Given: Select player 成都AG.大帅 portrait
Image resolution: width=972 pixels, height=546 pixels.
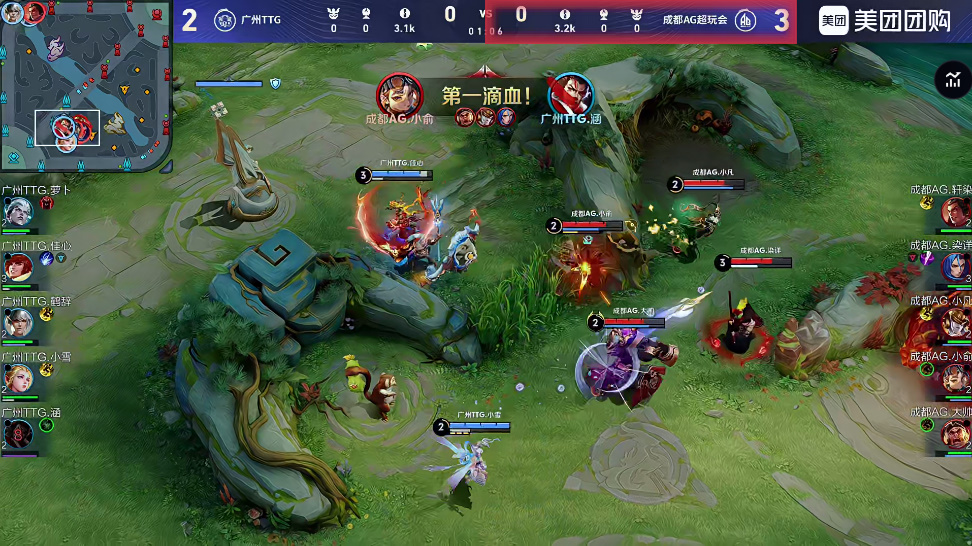Looking at the screenshot, I should [956, 433].
